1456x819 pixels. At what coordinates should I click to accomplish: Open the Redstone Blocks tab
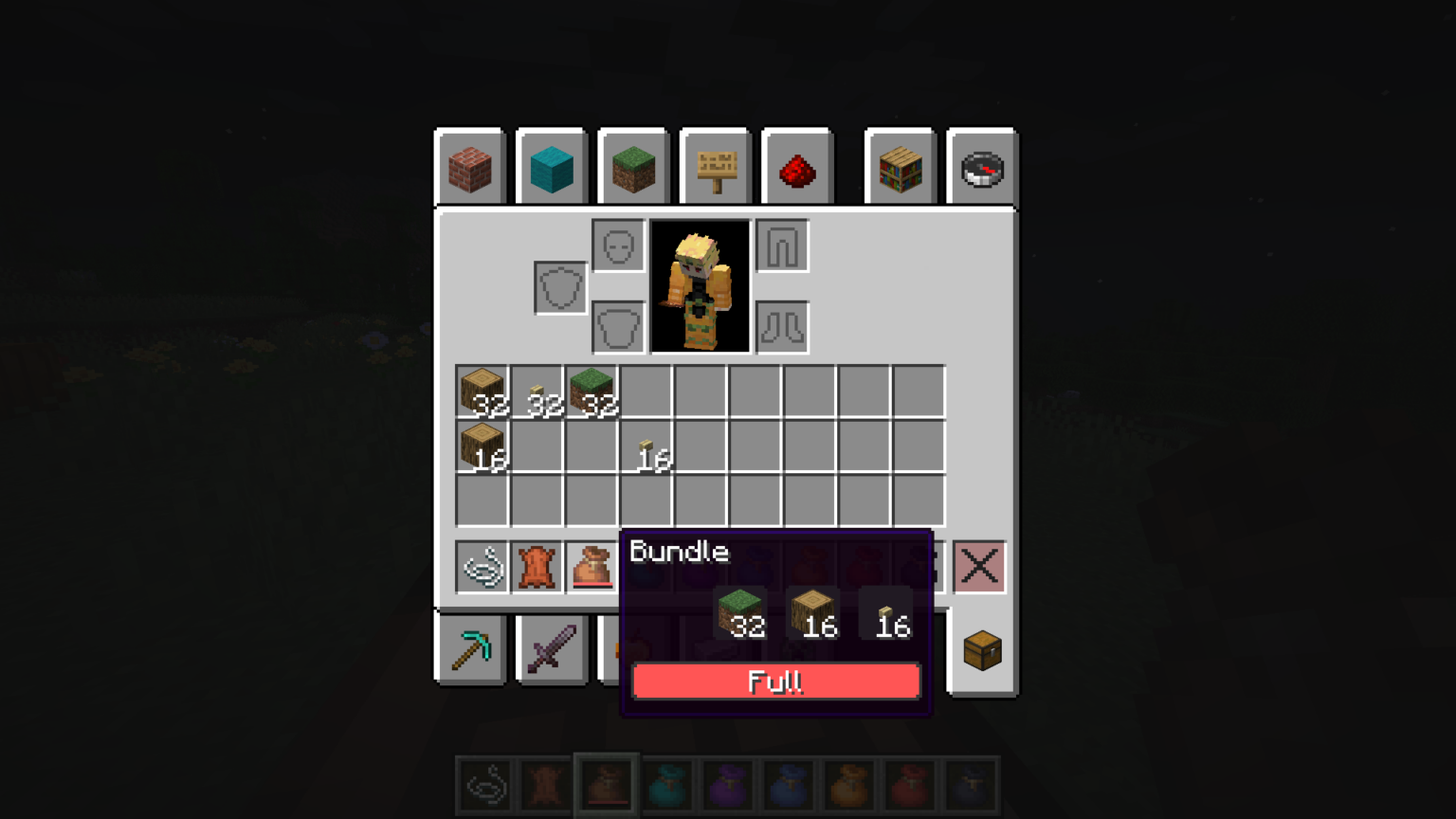coord(796,168)
